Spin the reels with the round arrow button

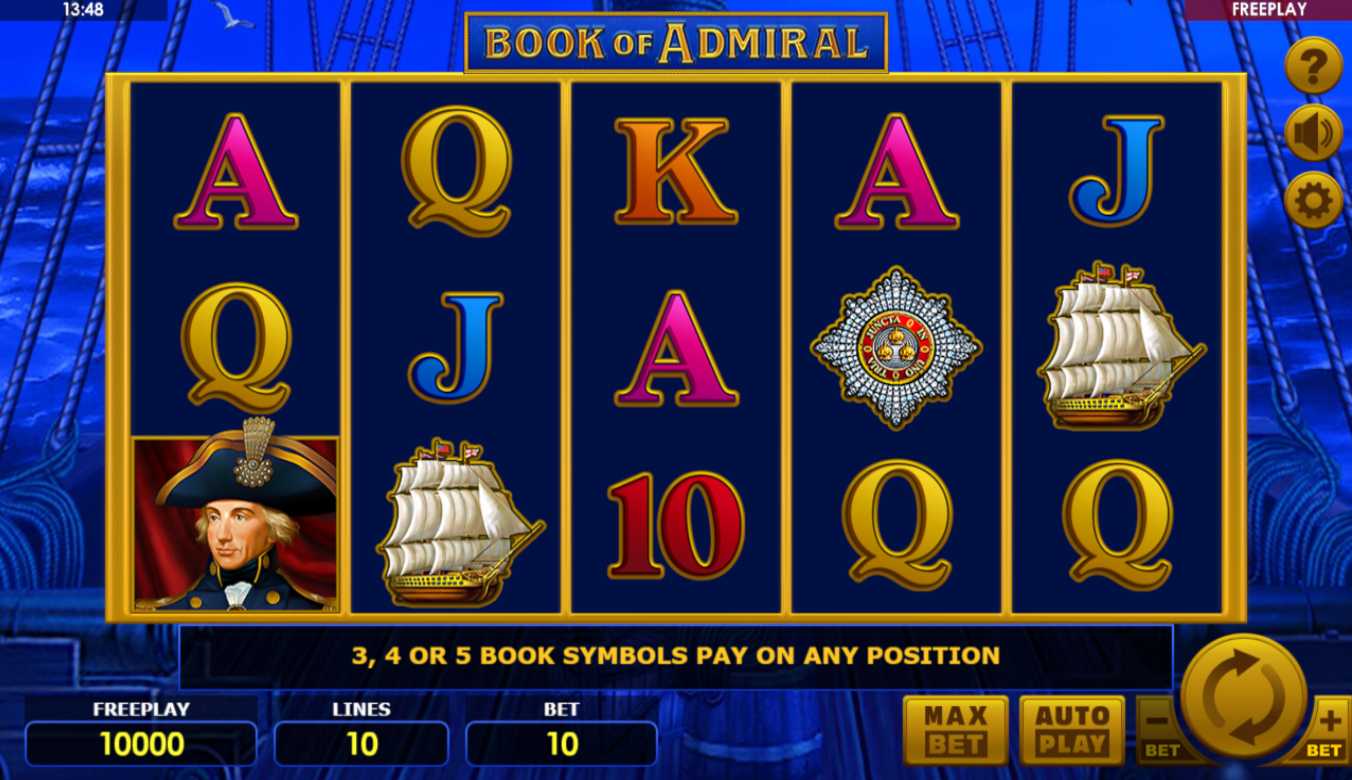1244,697
